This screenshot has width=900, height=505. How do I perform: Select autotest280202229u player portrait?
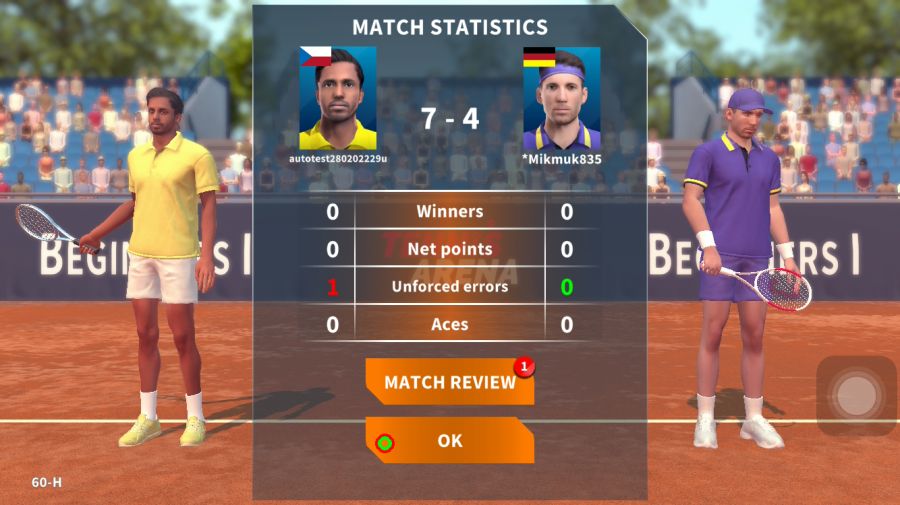tap(338, 99)
